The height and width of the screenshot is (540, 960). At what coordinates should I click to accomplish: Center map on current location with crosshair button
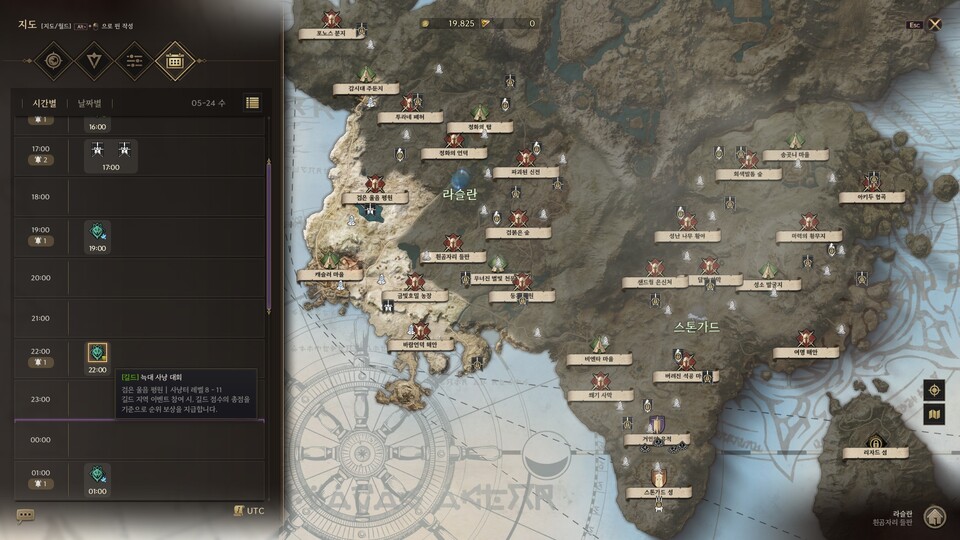tap(934, 390)
